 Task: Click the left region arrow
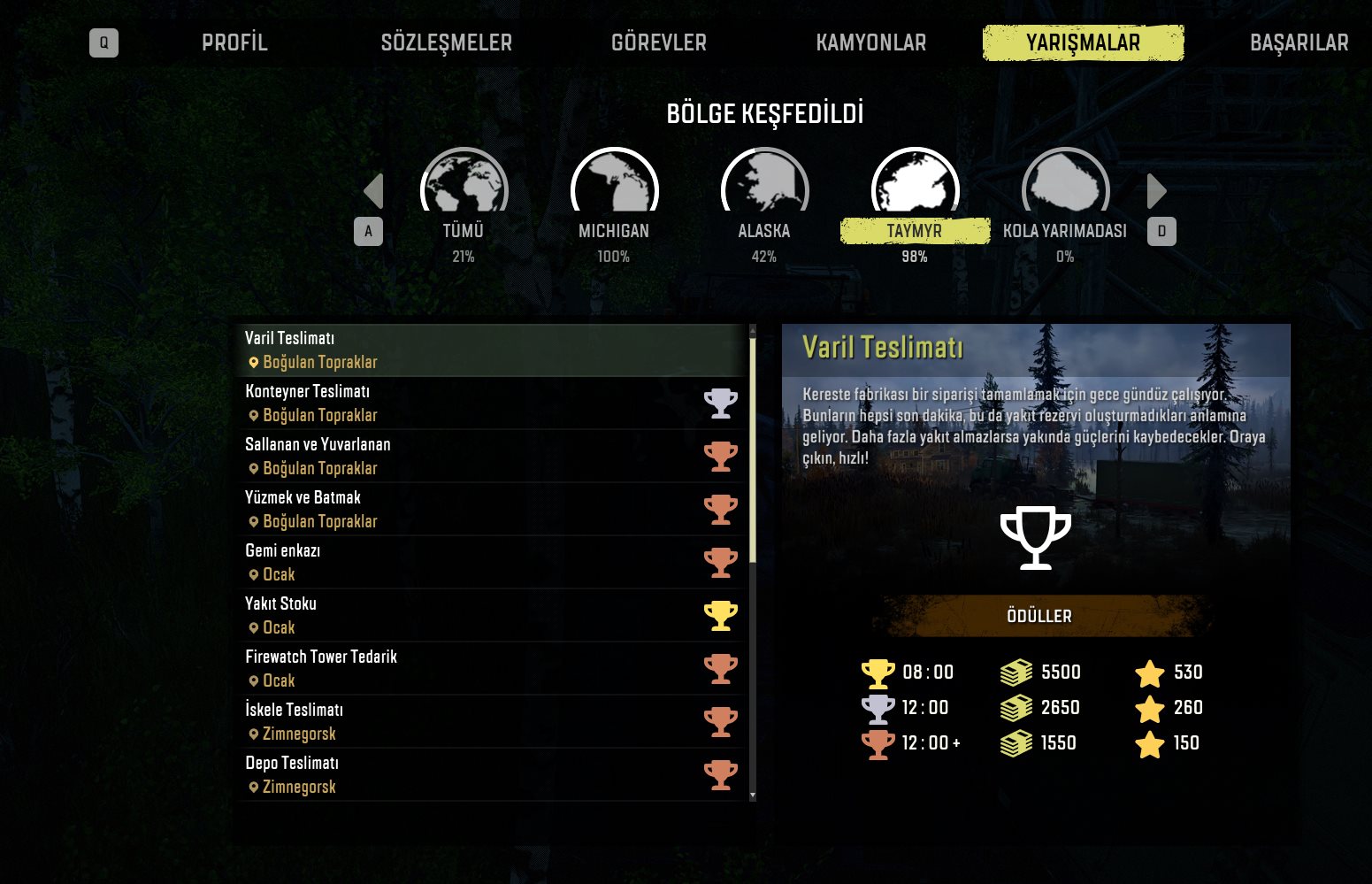click(373, 191)
